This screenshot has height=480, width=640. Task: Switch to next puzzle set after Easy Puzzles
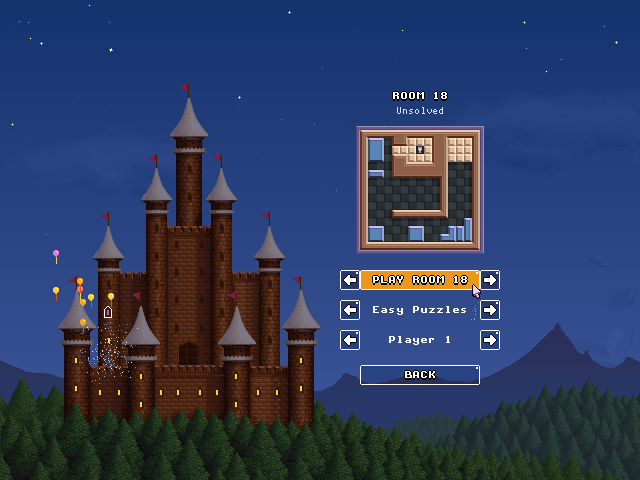point(490,310)
